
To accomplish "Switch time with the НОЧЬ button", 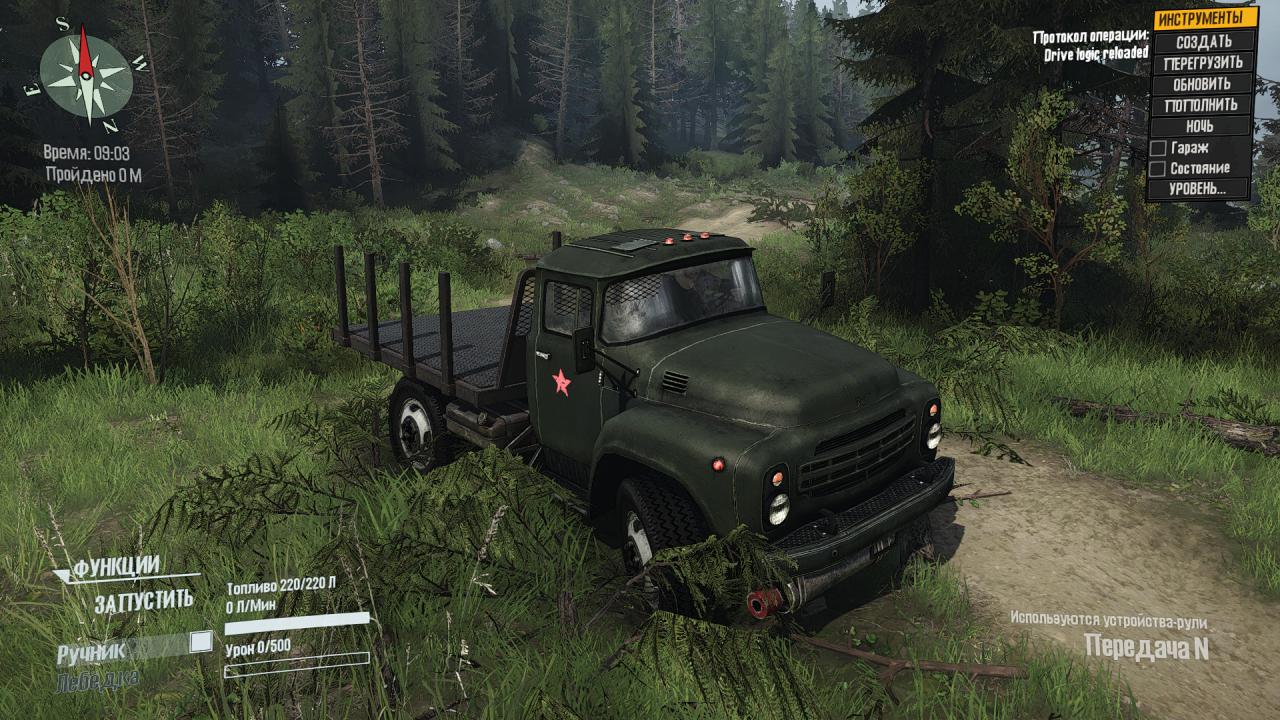I will coord(1203,126).
